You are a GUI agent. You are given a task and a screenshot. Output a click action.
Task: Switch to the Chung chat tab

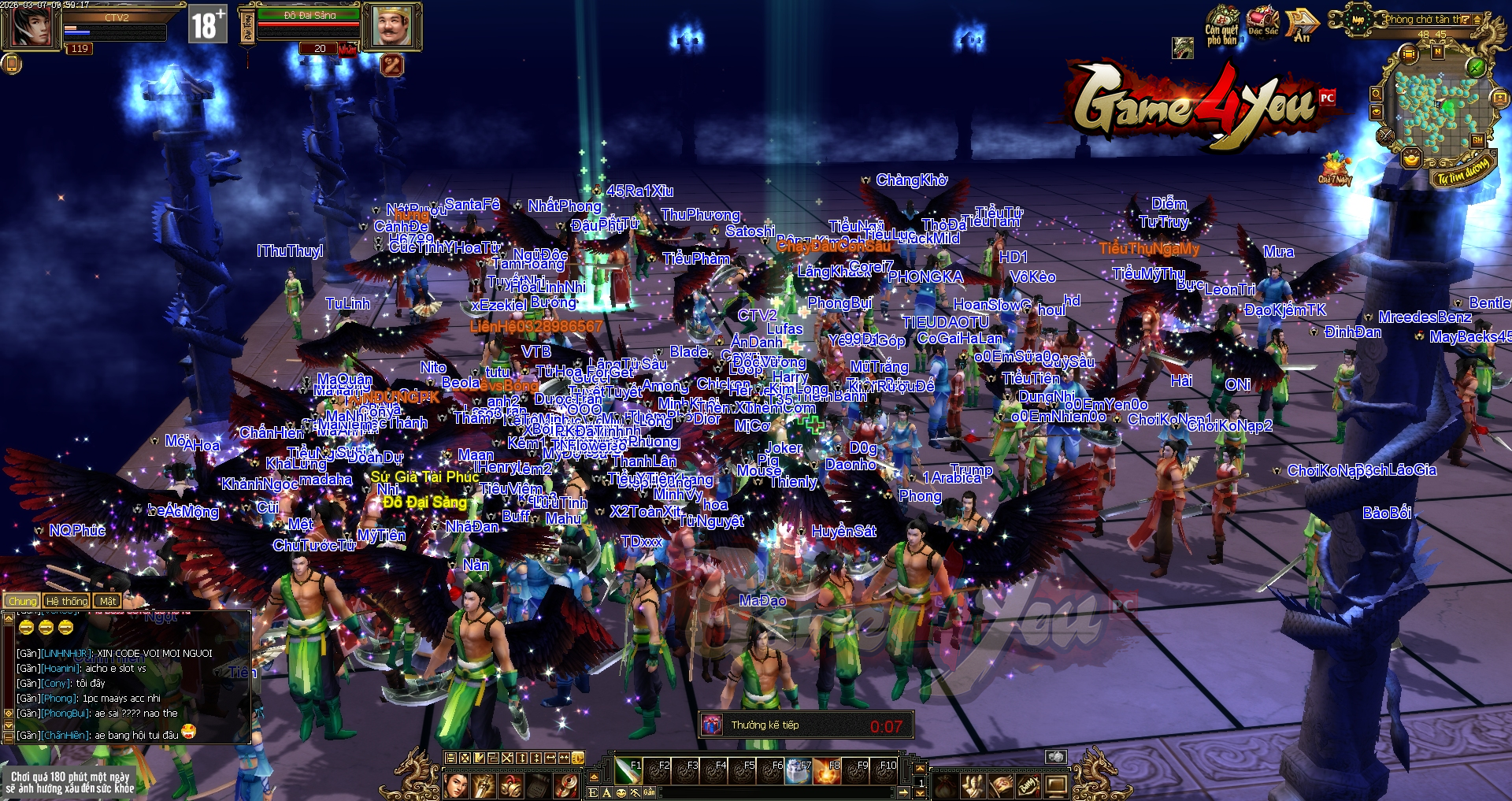[x=22, y=601]
